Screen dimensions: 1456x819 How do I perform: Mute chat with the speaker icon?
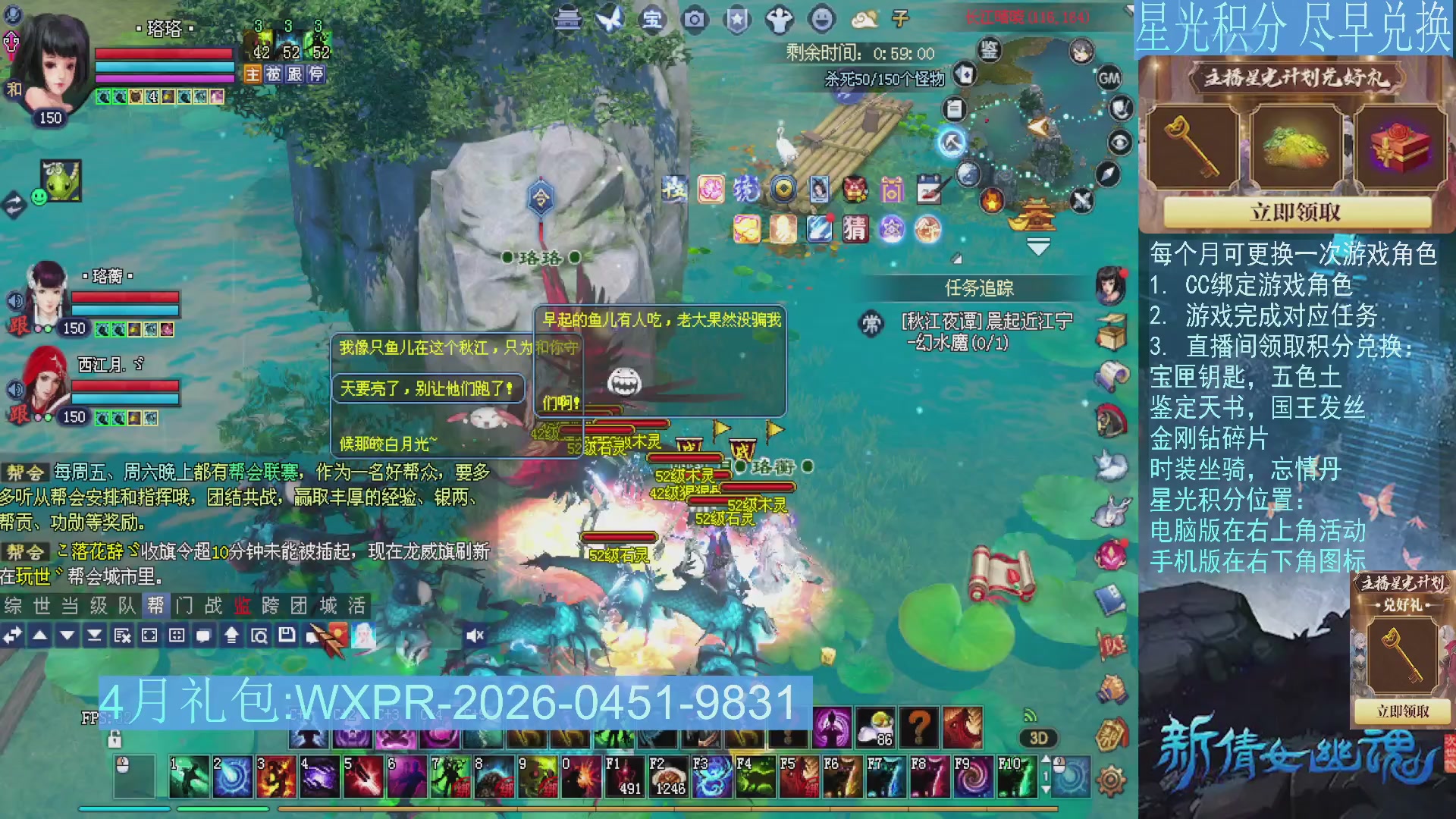coord(475,635)
